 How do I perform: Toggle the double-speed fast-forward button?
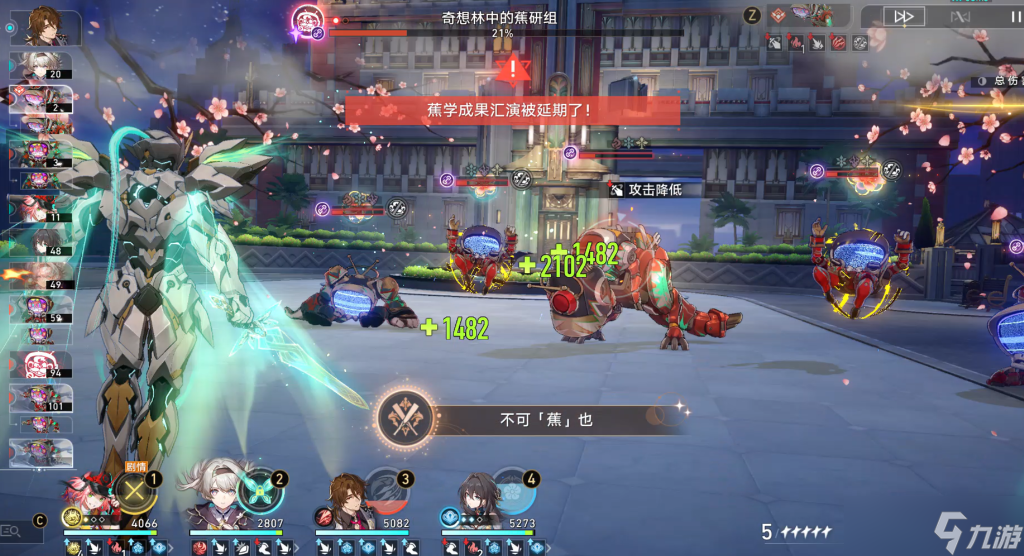click(905, 16)
